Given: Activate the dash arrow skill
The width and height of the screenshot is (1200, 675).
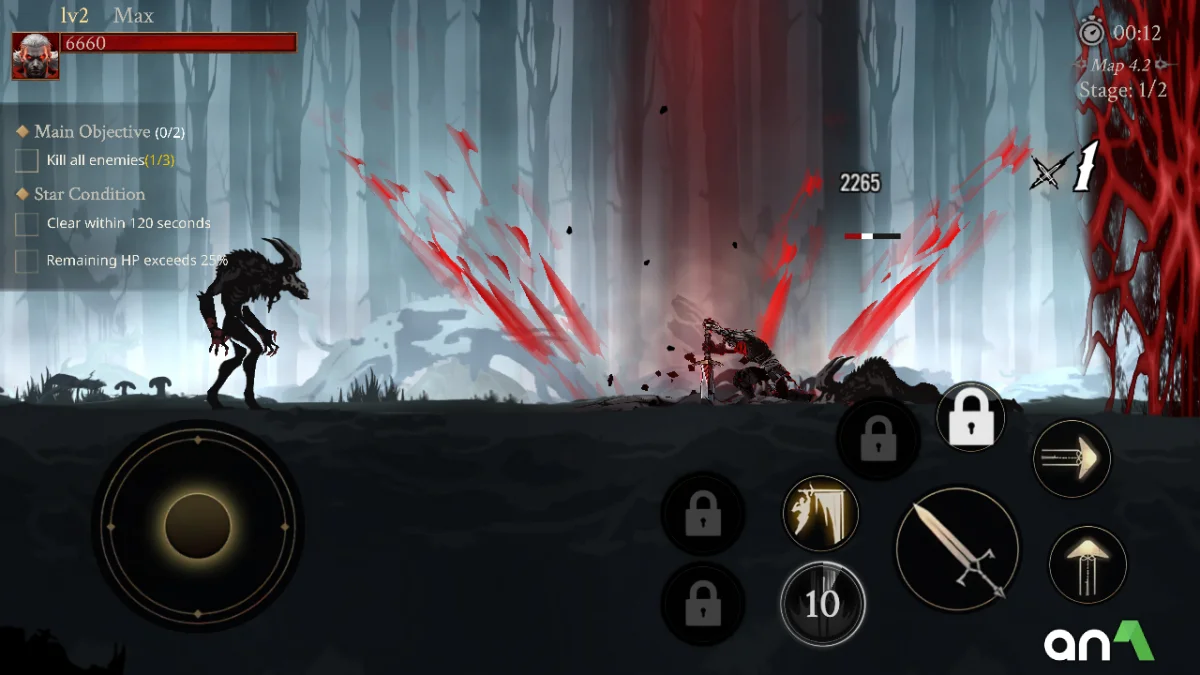Looking at the screenshot, I should click(x=1071, y=459).
